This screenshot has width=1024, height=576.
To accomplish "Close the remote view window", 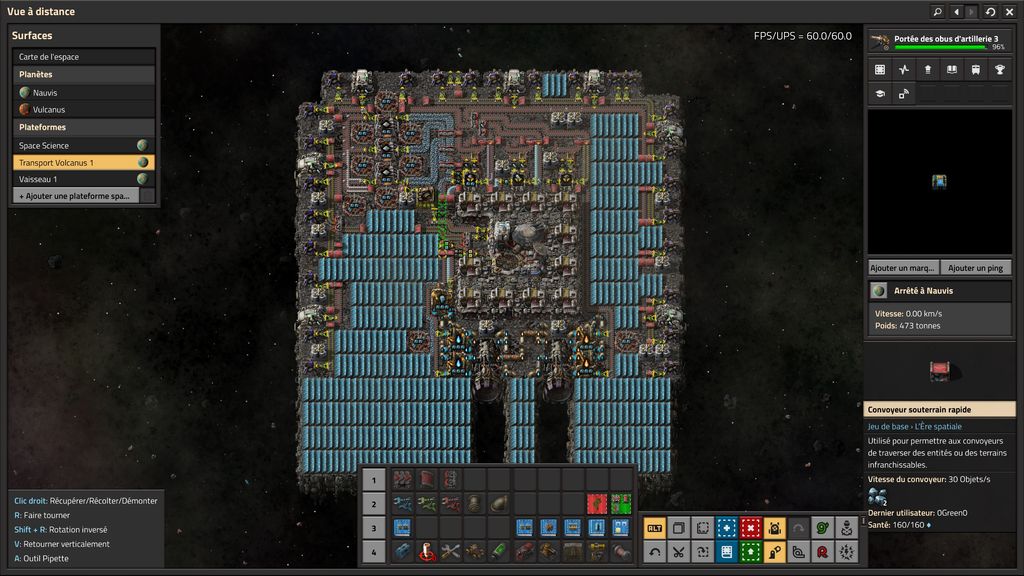I will pos(1009,12).
